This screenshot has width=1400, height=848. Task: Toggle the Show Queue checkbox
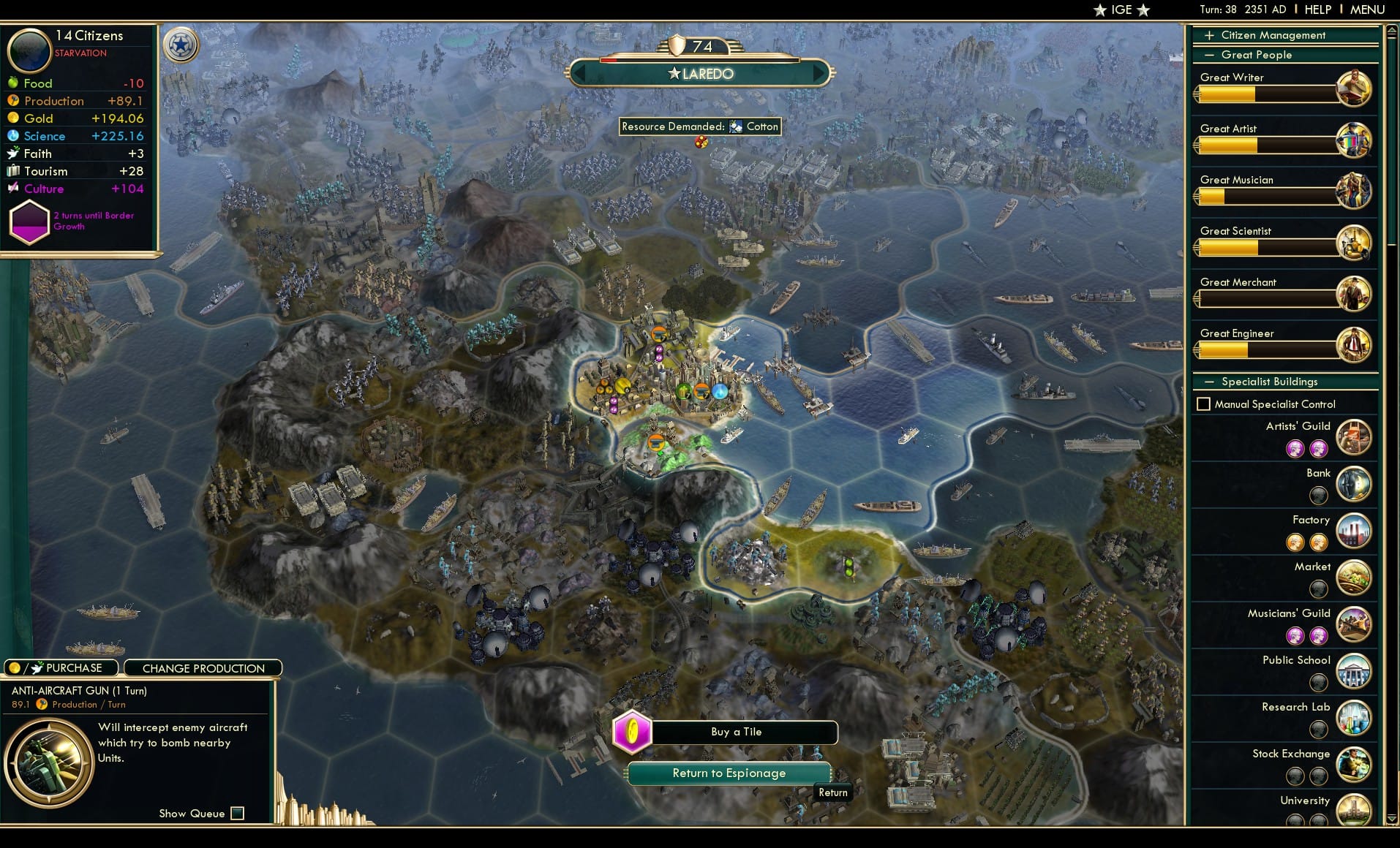[x=238, y=813]
